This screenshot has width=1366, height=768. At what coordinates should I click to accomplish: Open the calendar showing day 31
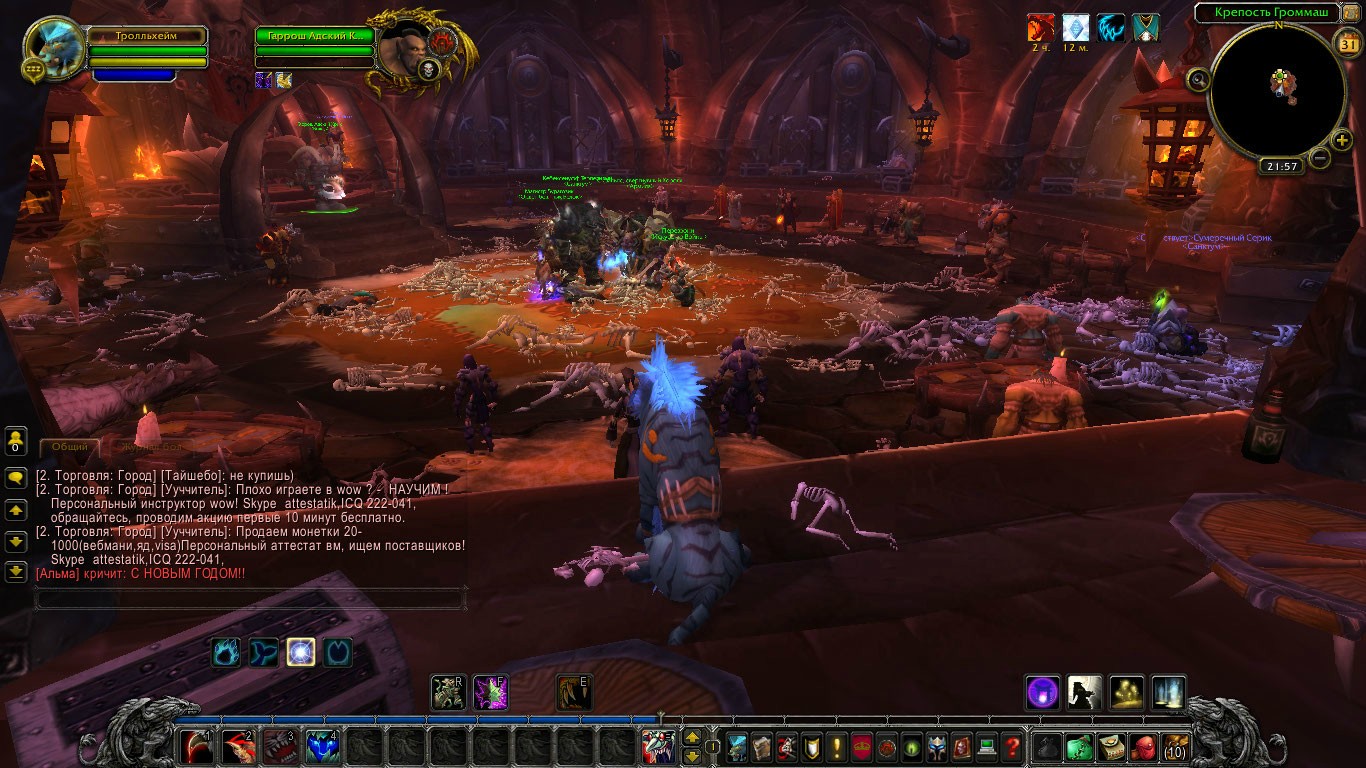click(1347, 43)
